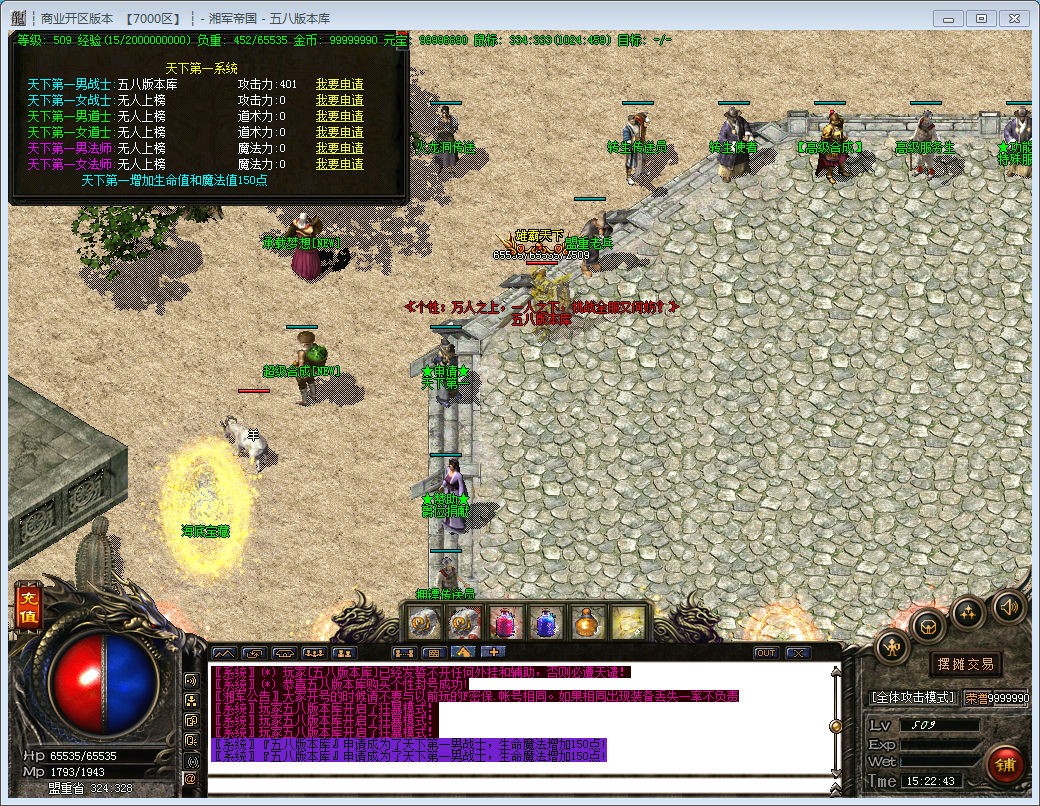
Task: Open the bag chest icon
Action: pos(929,627)
